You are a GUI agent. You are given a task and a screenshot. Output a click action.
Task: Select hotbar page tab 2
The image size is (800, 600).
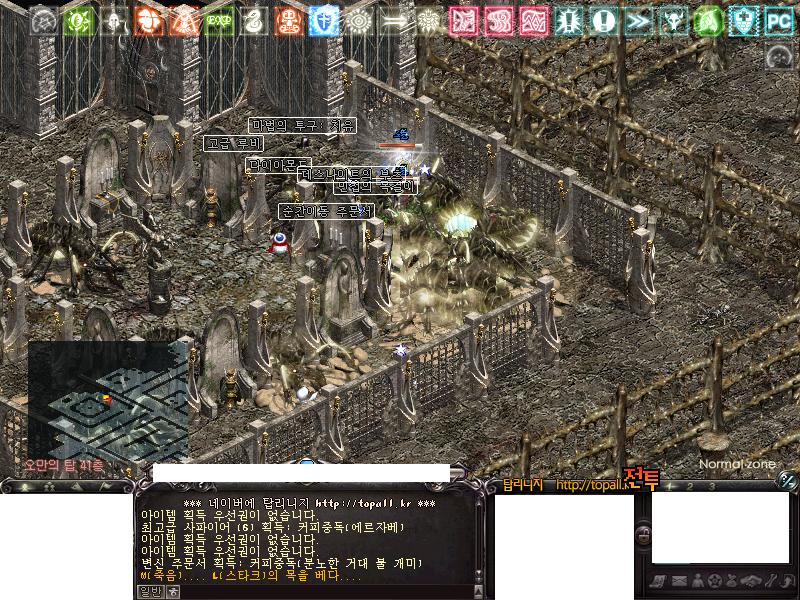coord(691,486)
